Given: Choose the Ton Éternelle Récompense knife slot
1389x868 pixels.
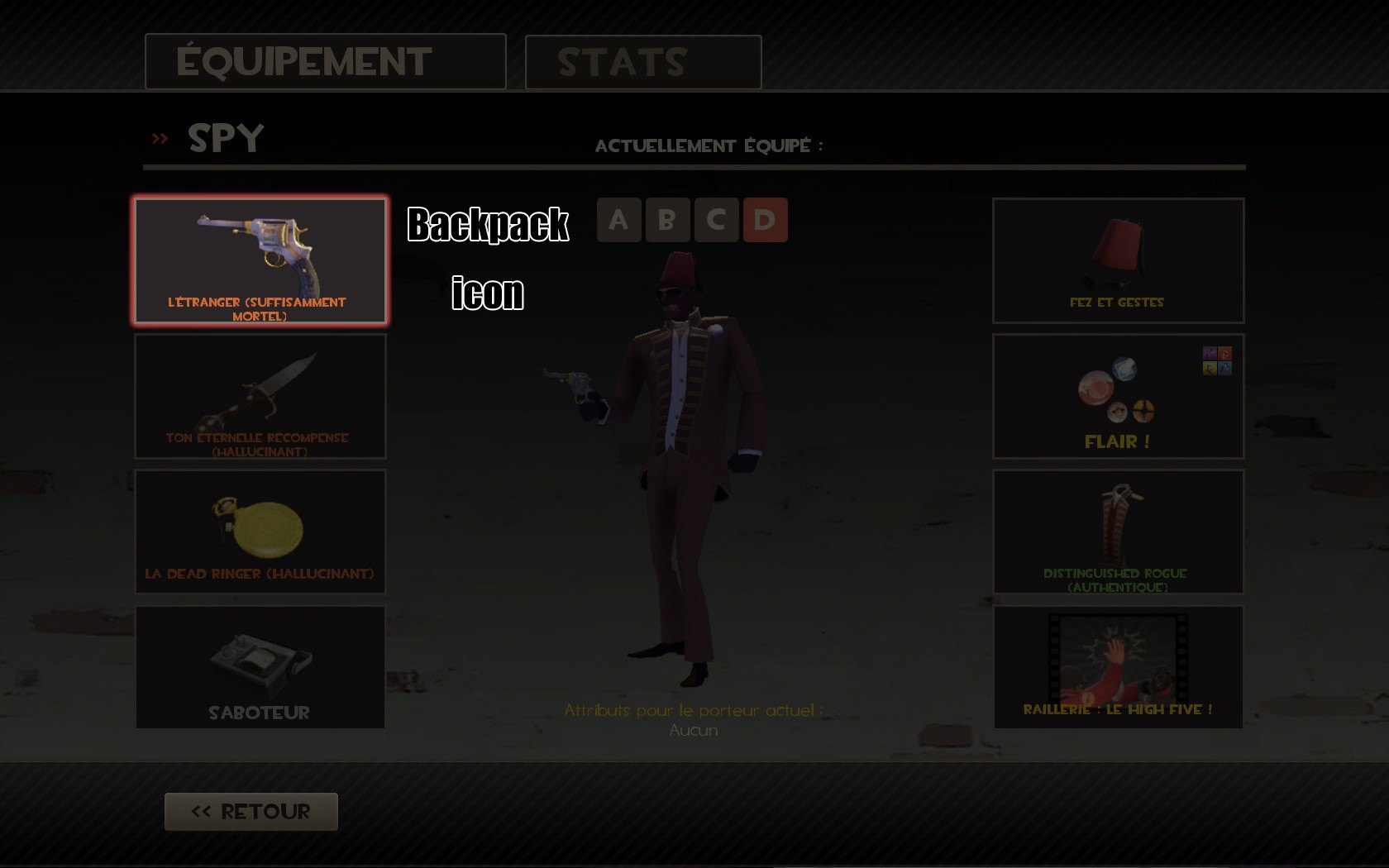Looking at the screenshot, I should [x=260, y=397].
